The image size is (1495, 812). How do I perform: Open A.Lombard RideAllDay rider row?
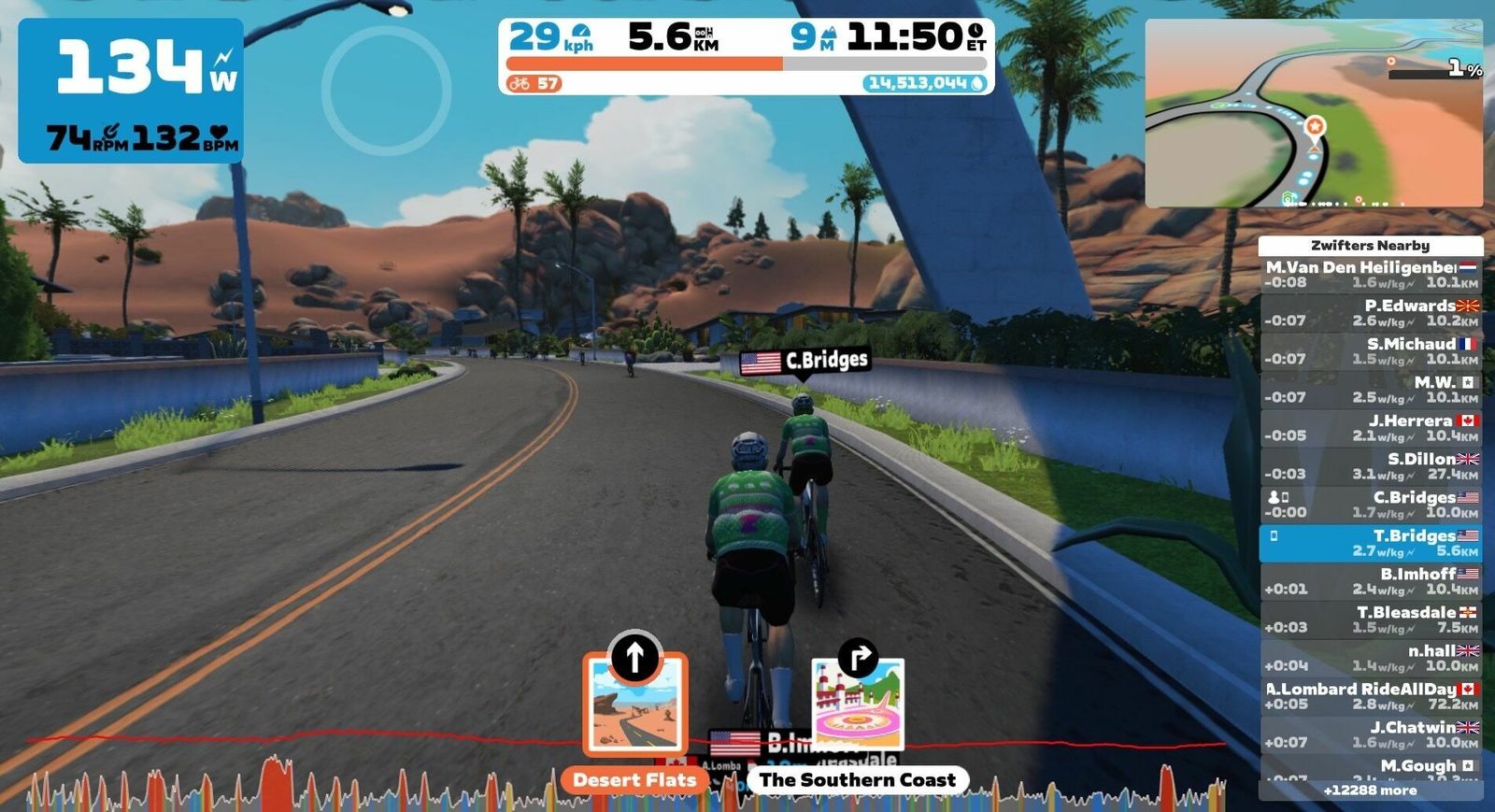click(1370, 696)
